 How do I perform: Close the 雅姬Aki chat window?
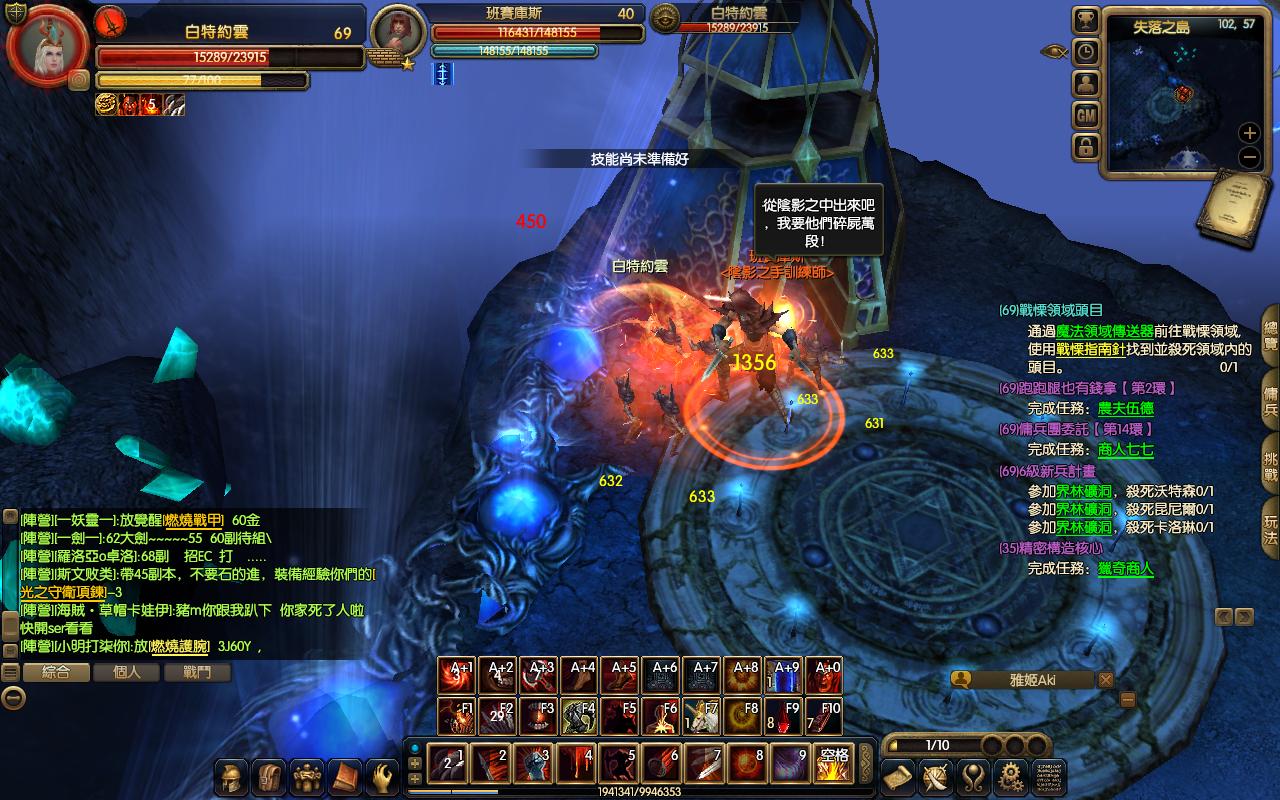click(x=1105, y=680)
